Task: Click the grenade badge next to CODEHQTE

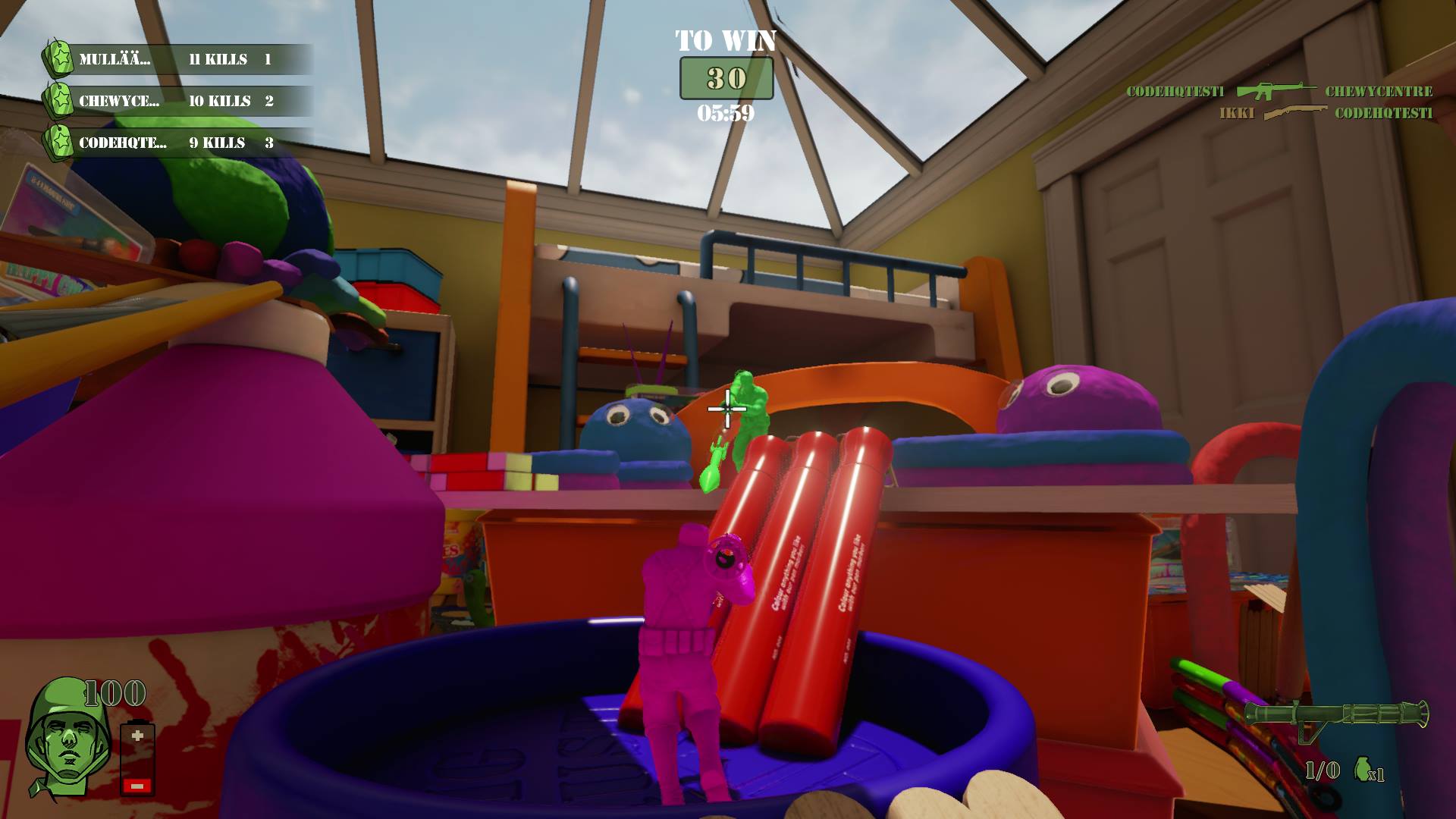Action: click(59, 142)
